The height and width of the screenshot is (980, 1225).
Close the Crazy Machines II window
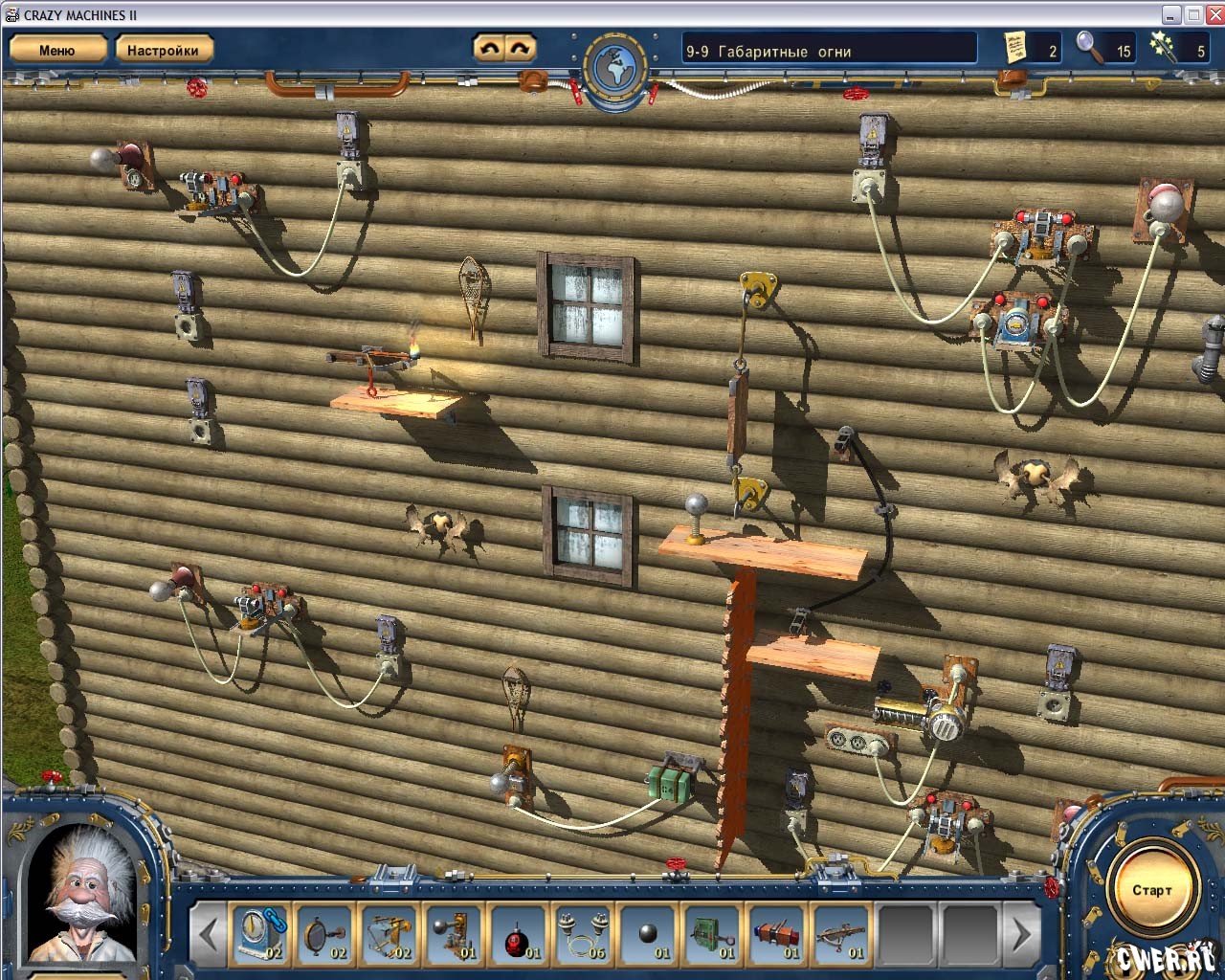(x=1214, y=14)
